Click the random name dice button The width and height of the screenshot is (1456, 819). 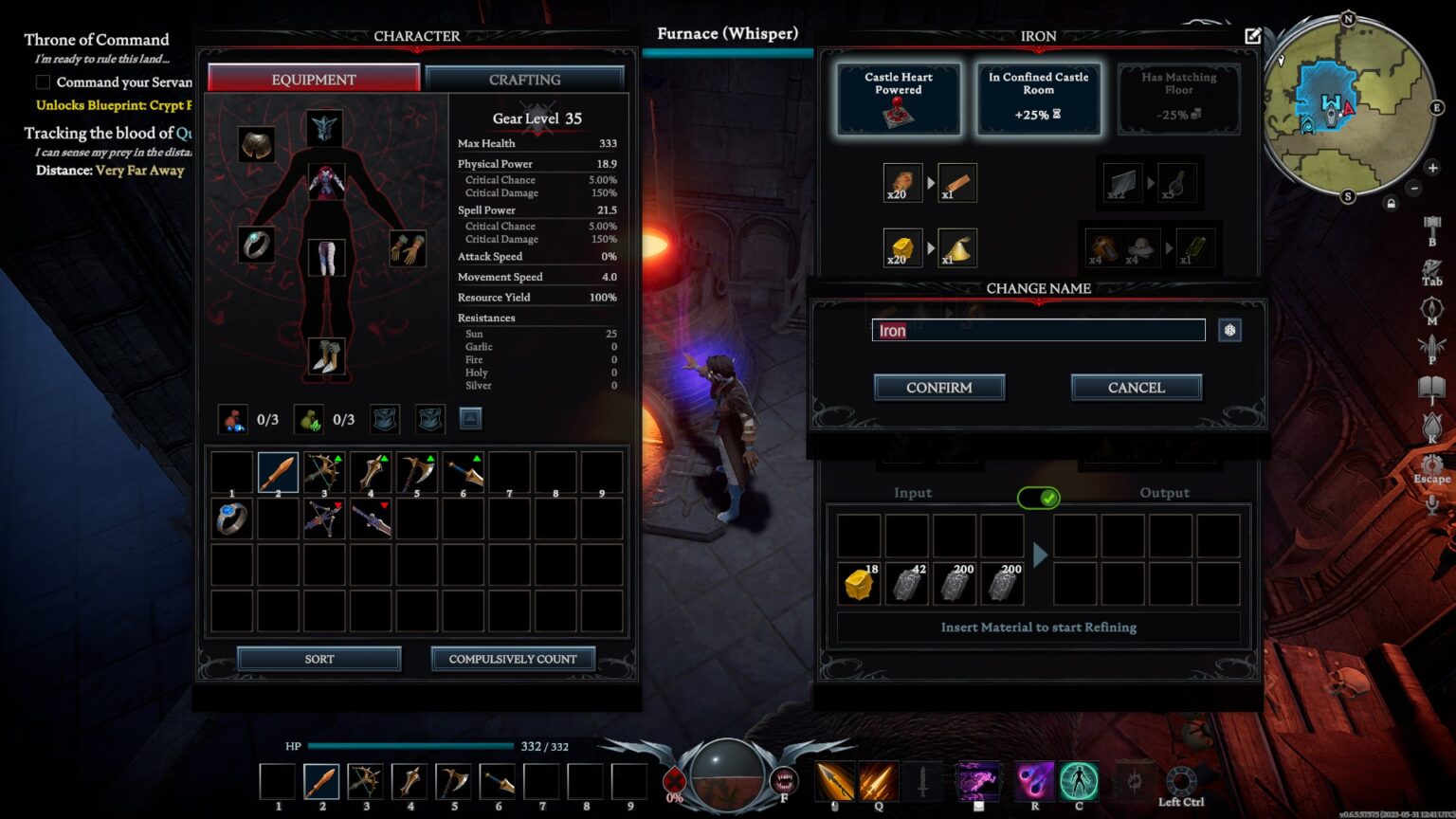1229,330
